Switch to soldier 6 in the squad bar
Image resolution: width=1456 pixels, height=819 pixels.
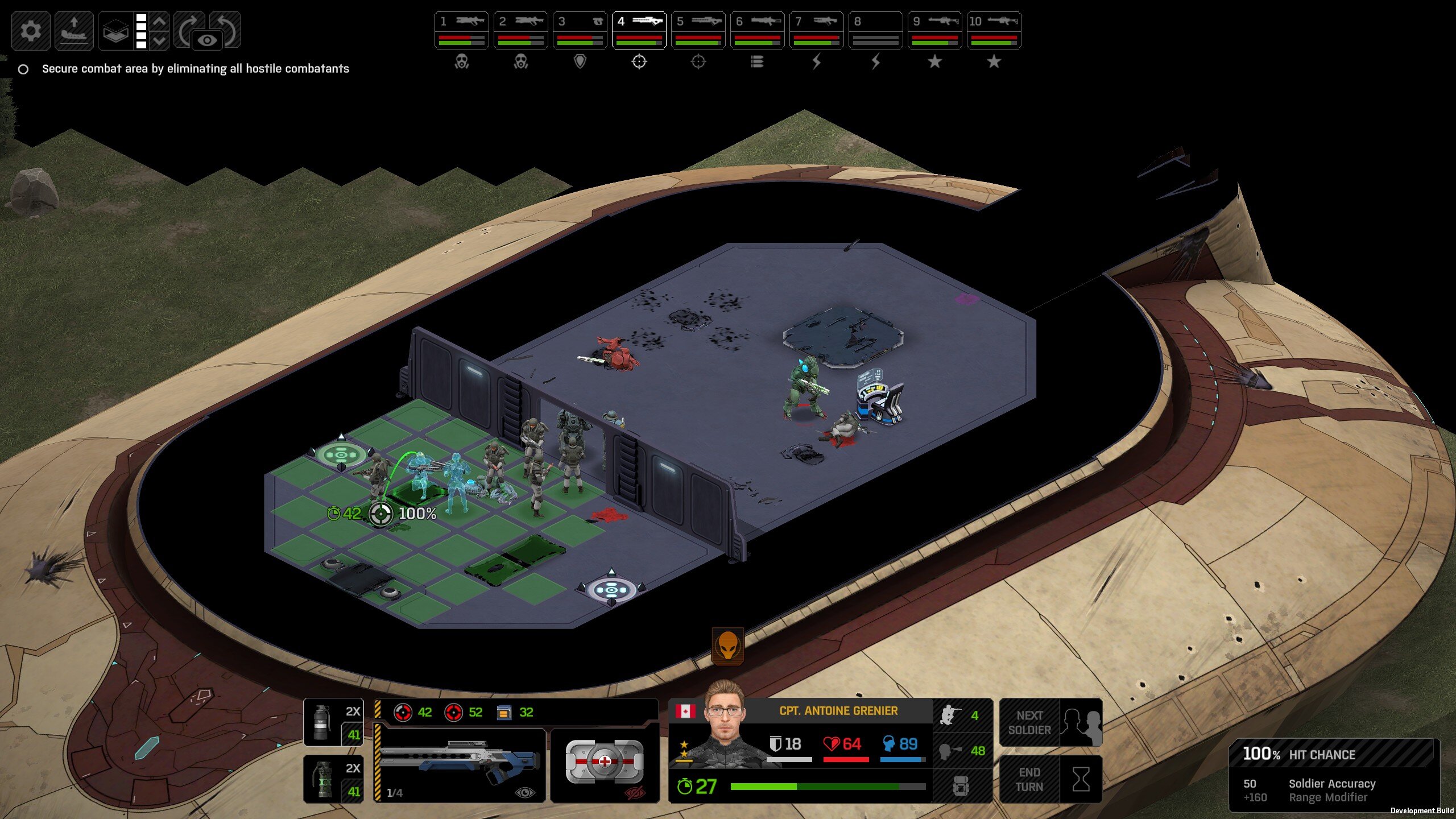point(757,30)
